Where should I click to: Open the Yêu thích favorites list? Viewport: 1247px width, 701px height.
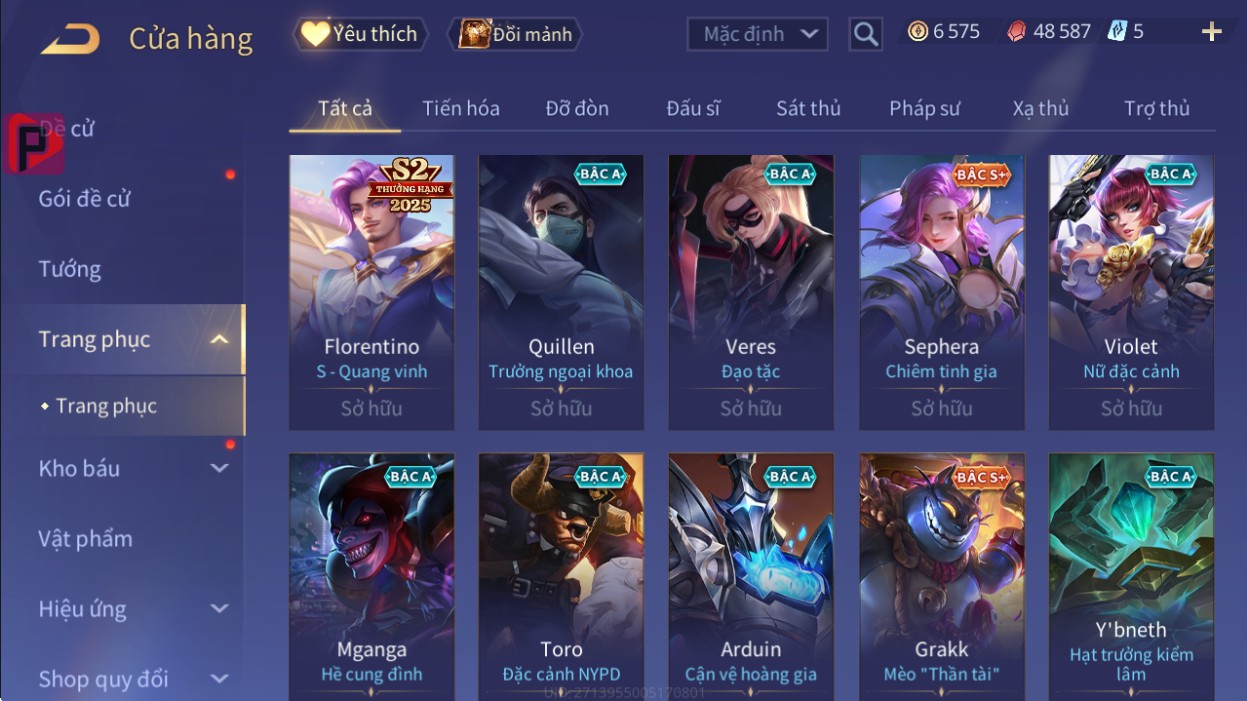click(x=360, y=34)
